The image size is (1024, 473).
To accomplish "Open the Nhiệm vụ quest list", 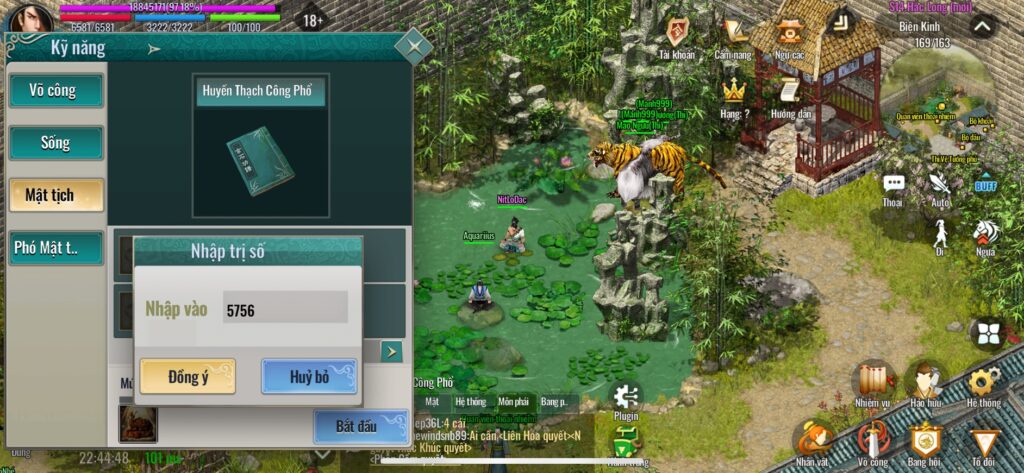I will pos(874,383).
